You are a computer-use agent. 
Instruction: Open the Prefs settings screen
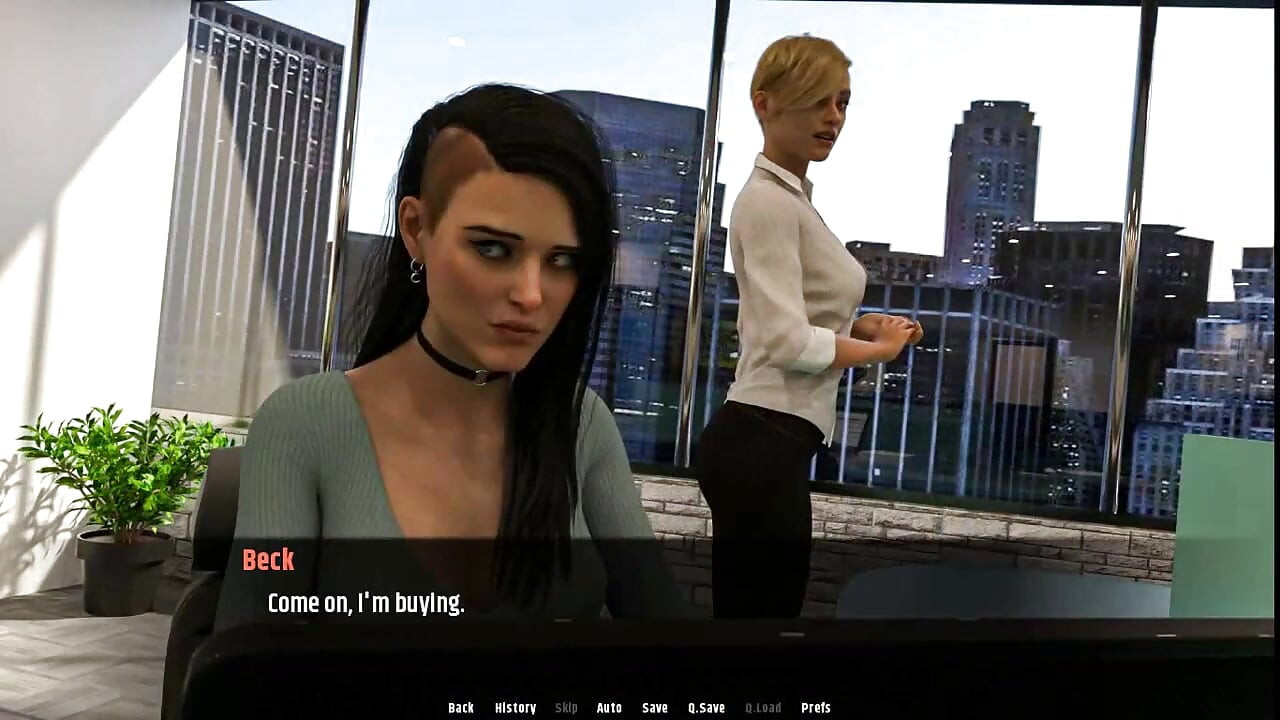click(x=818, y=707)
